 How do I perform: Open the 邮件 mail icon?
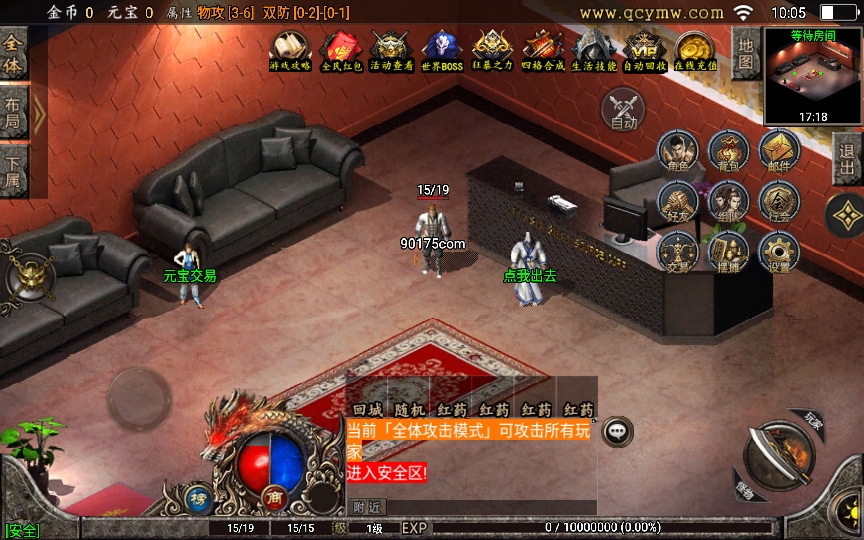779,152
